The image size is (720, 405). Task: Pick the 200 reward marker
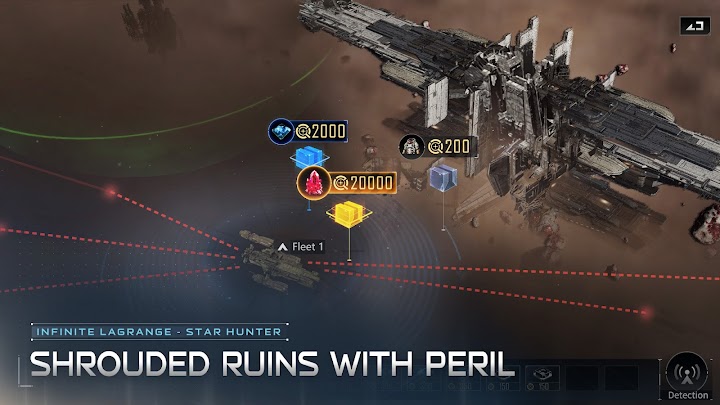click(438, 147)
